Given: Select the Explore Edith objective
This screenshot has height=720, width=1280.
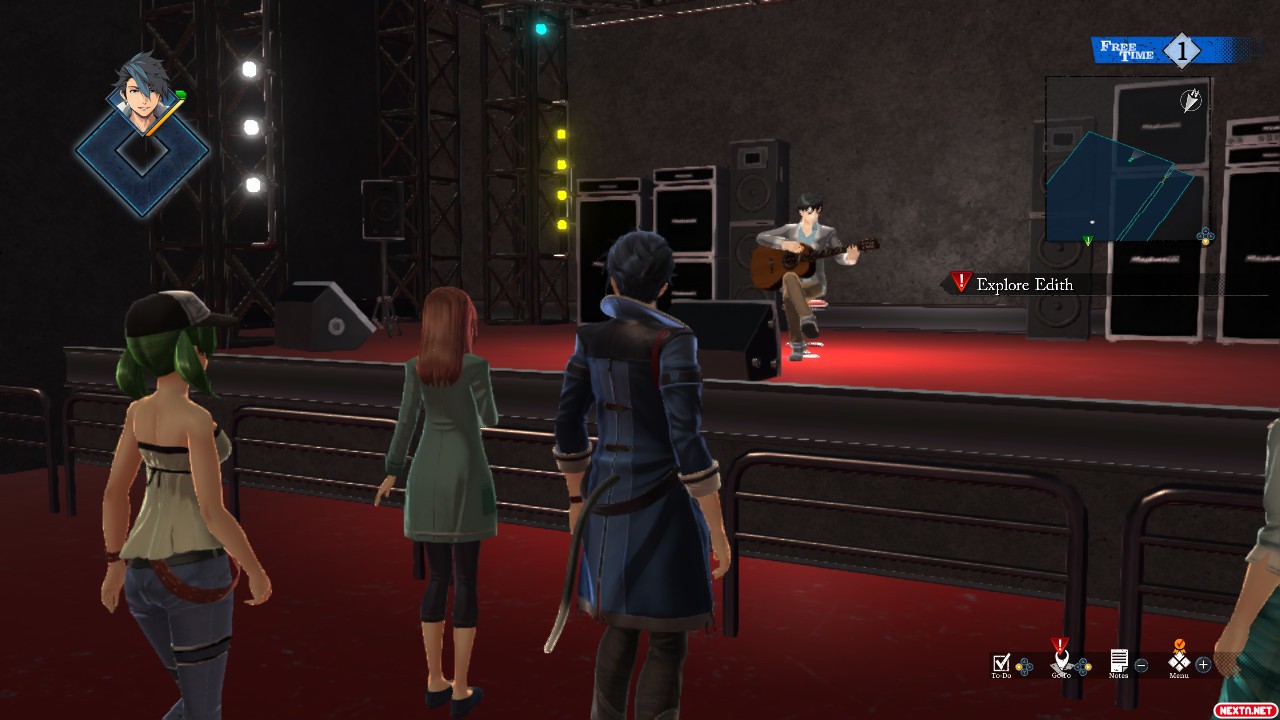Looking at the screenshot, I should (1024, 285).
